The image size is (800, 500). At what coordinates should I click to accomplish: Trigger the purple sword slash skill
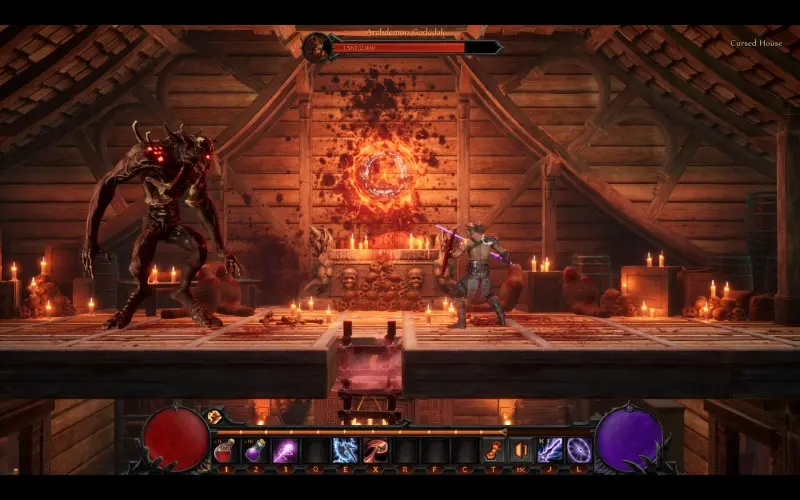pos(550,450)
